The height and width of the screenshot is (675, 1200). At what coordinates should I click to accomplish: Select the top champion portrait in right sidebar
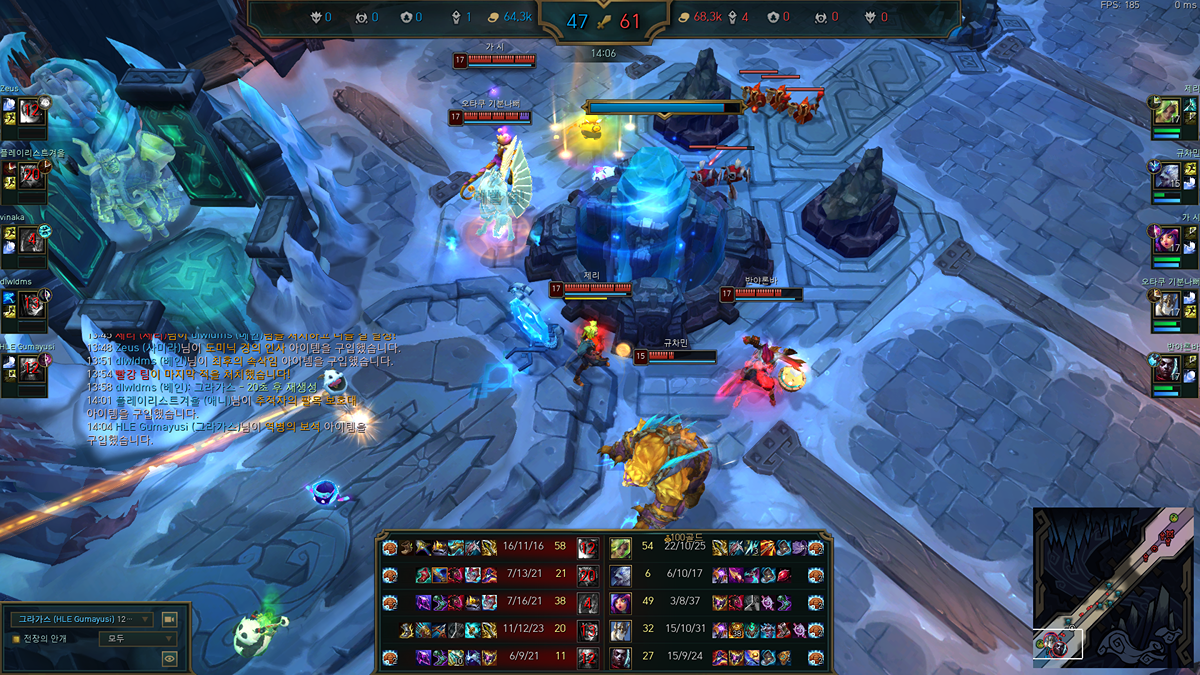tap(1166, 112)
